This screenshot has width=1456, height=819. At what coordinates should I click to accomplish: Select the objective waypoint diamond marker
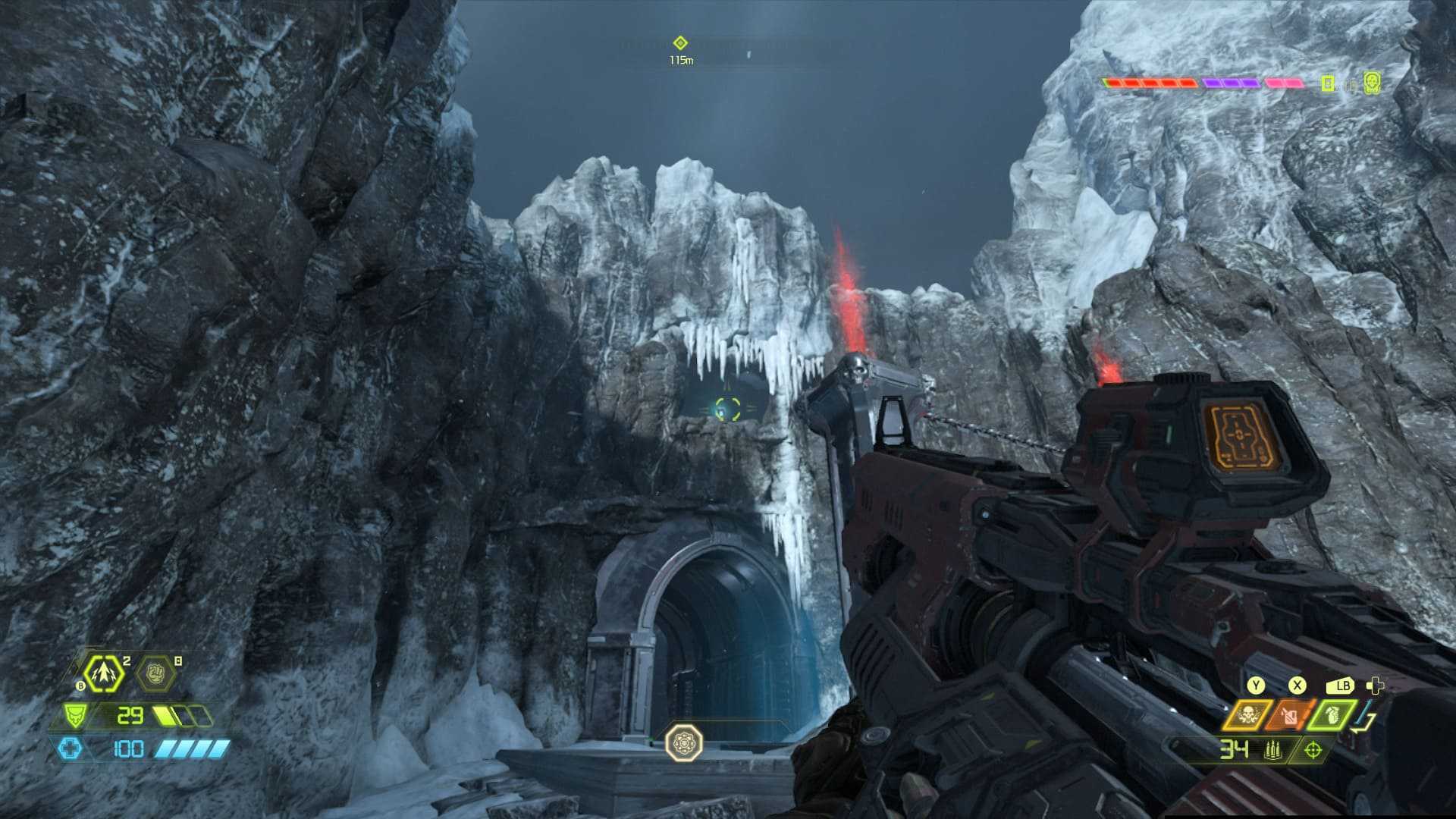(680, 43)
